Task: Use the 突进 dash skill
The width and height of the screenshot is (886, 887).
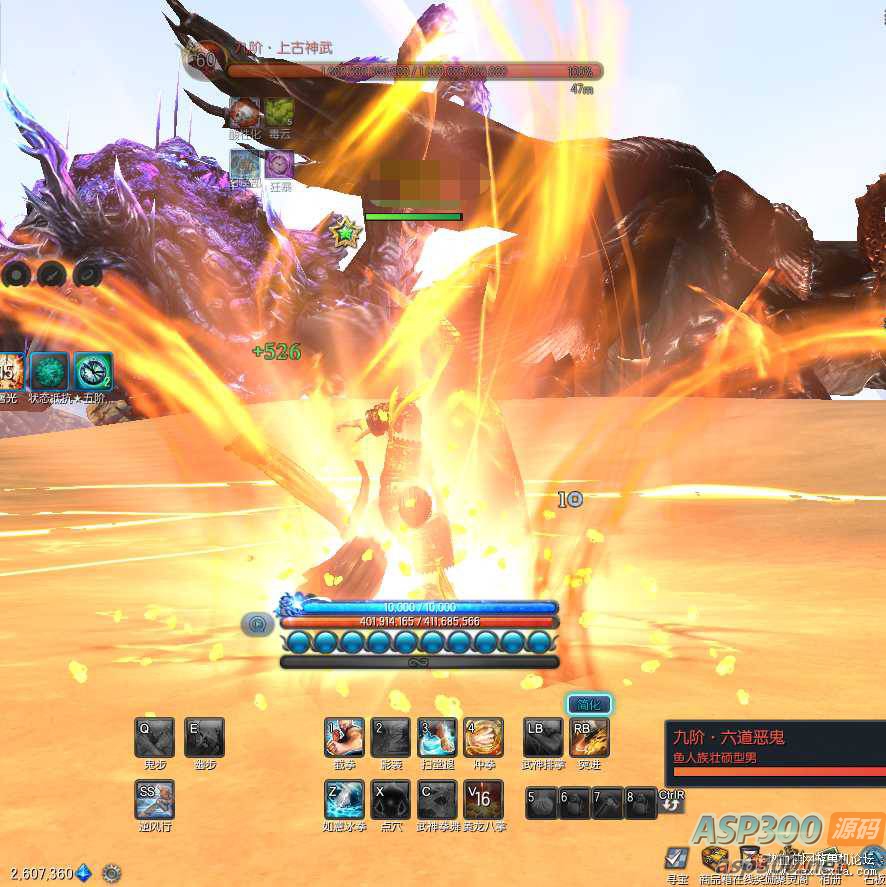Action: click(x=589, y=738)
